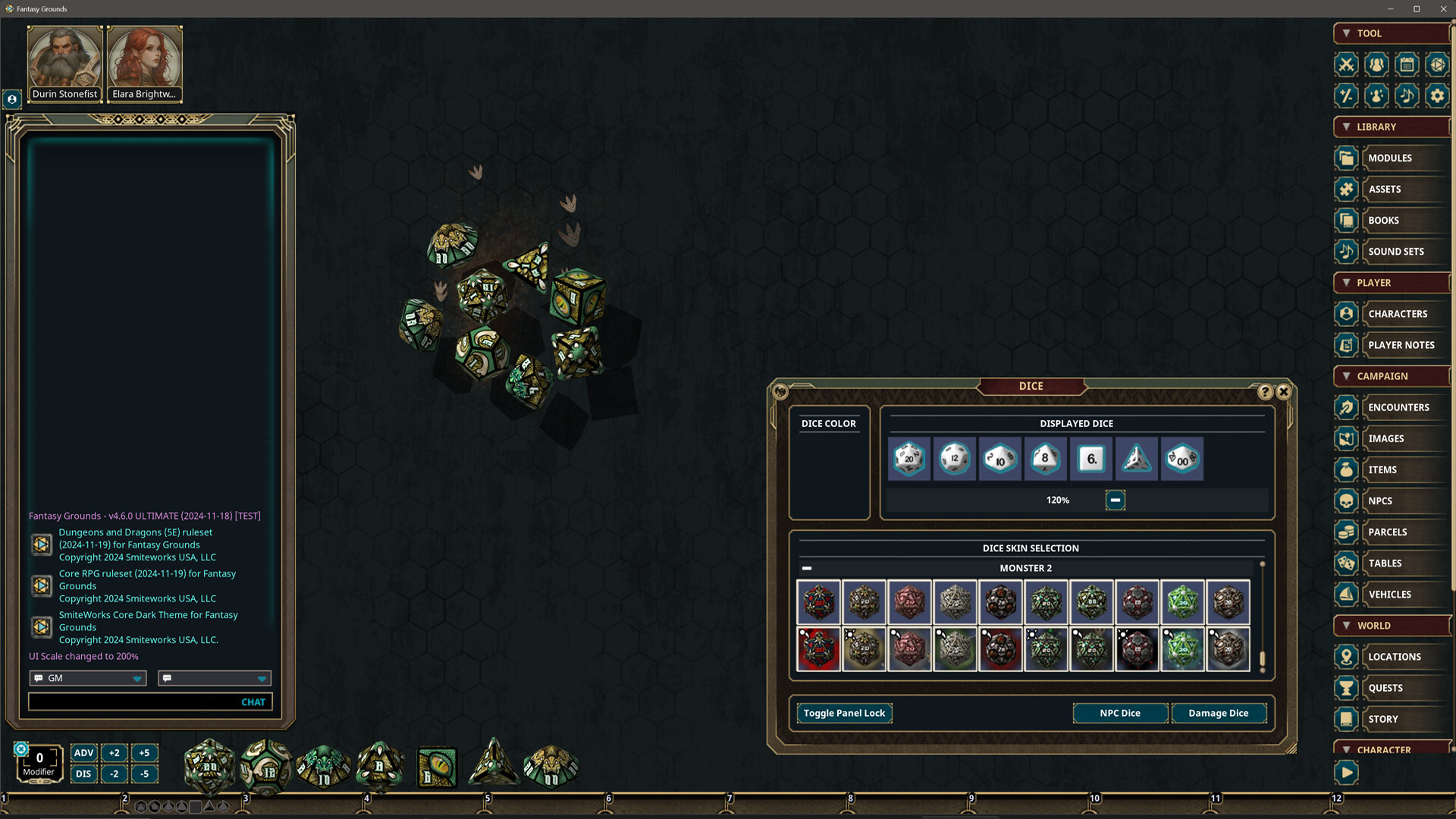Screen dimensions: 1456x819
Task: Decrease the dice size percentage
Action: 1115,500
